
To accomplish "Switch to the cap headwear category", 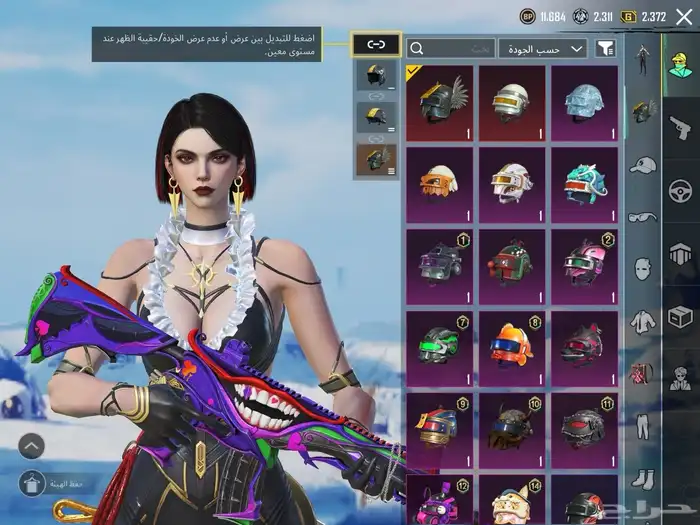I will click(643, 164).
